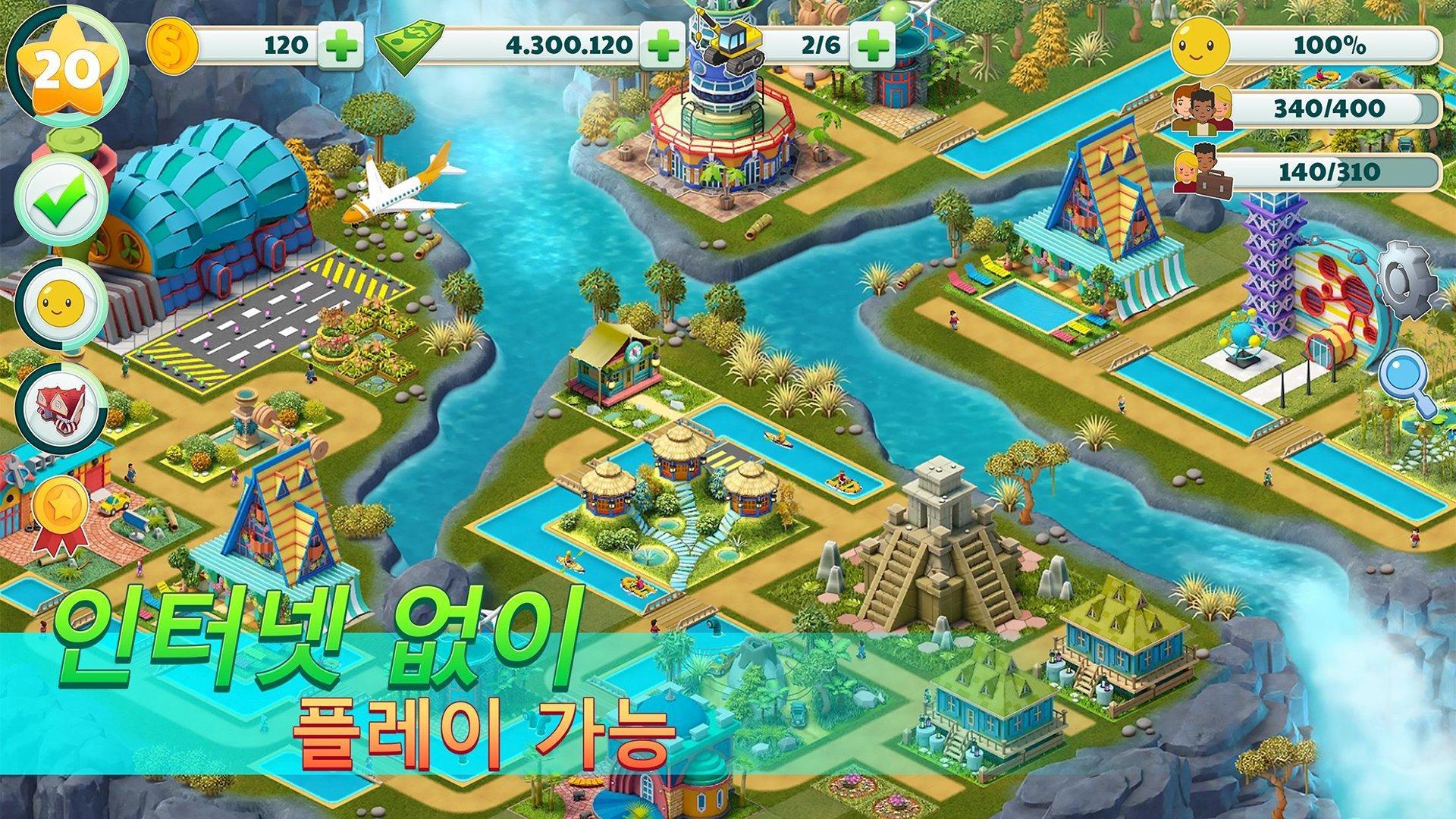Viewport: 1456px width, 819px height.
Task: View achievements via the medal ribbon icon
Action: [x=61, y=502]
